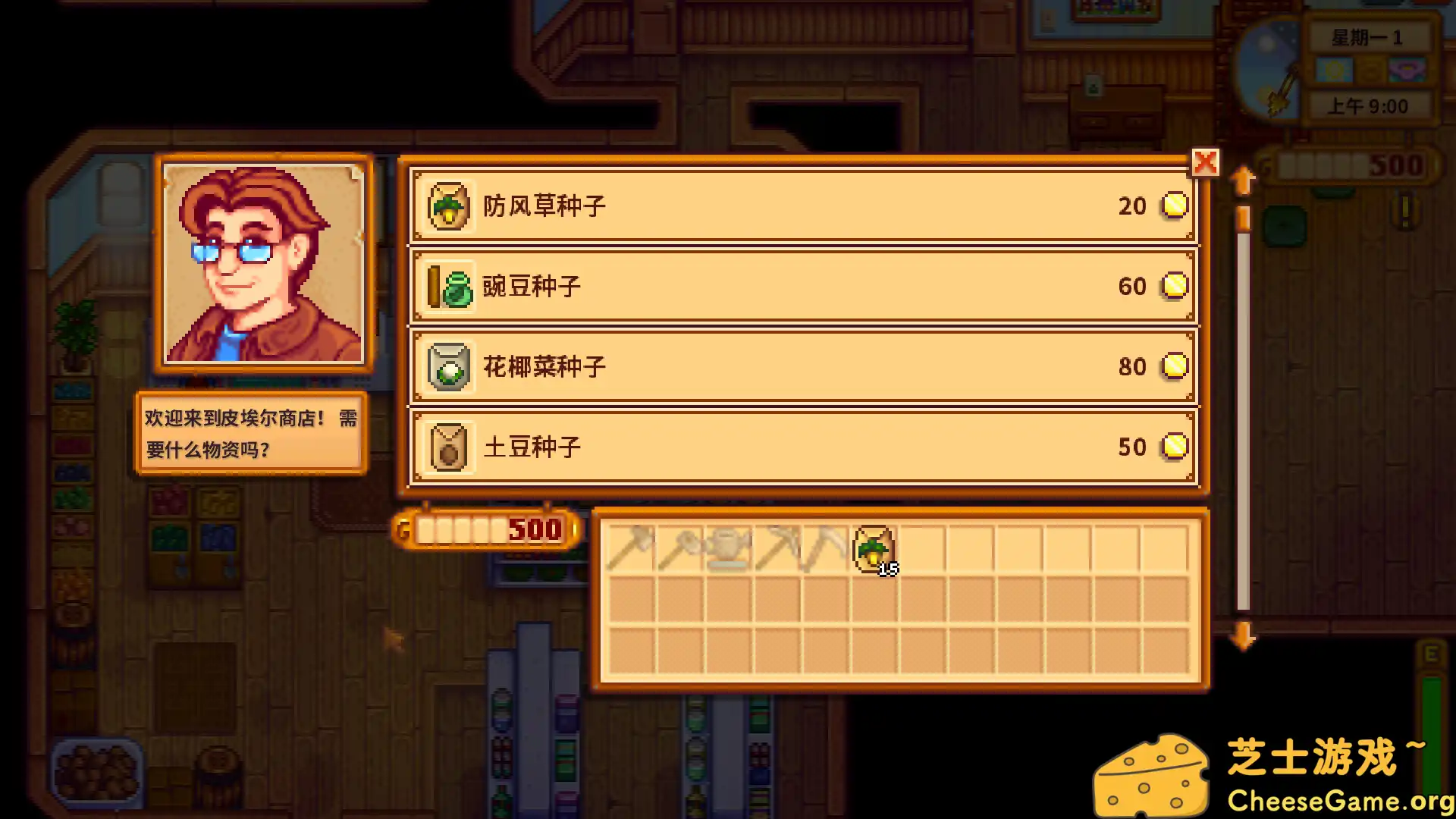Select the watering can in the inventory

[x=729, y=548]
